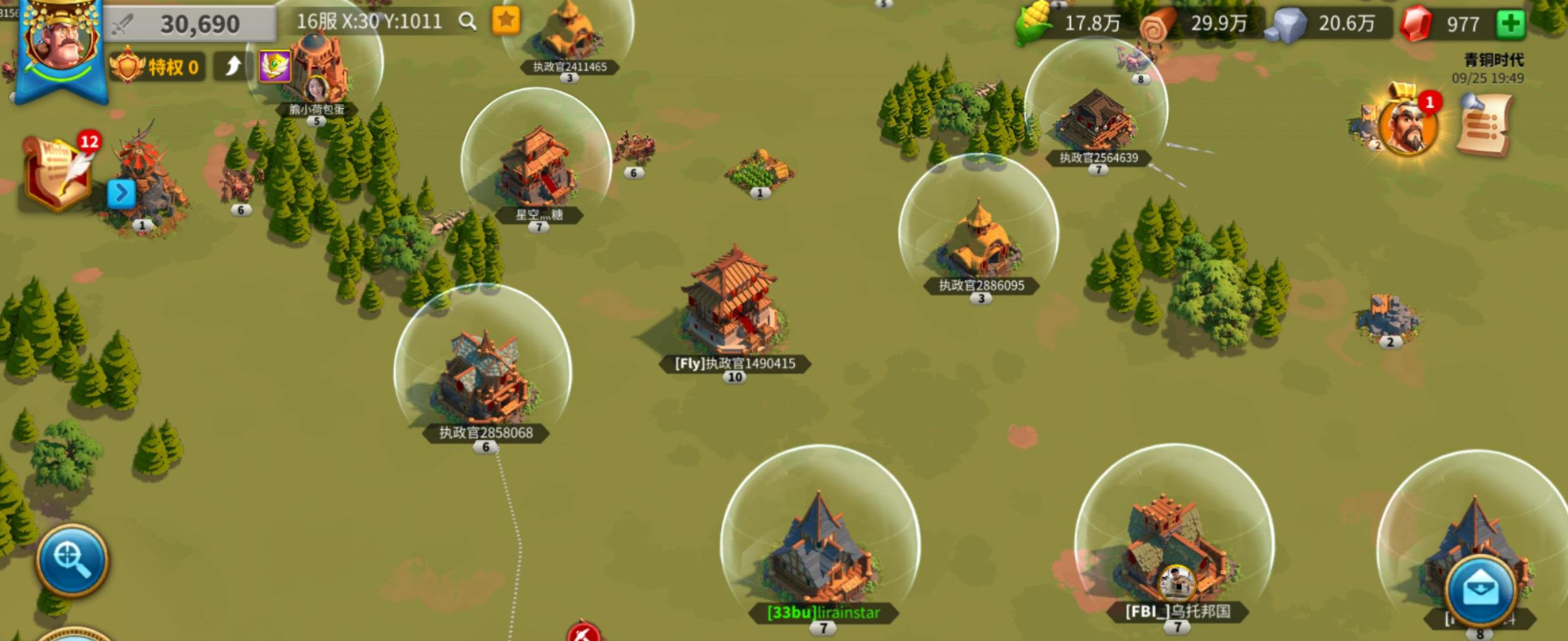The image size is (1568, 641).
Task: Open bookmarks with the orange star button
Action: 506,20
